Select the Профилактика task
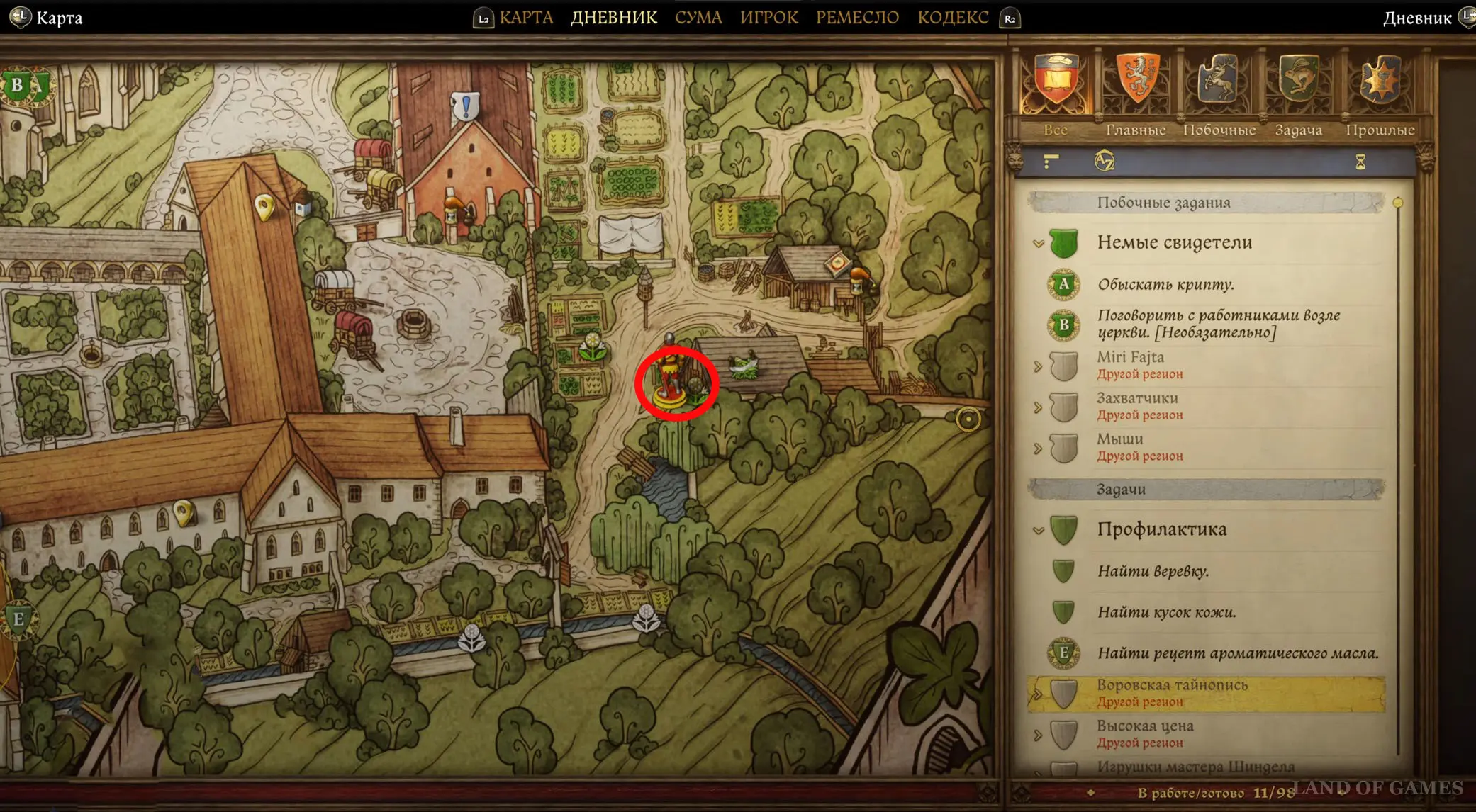Screen dimensions: 1476x812 [x=1161, y=529]
